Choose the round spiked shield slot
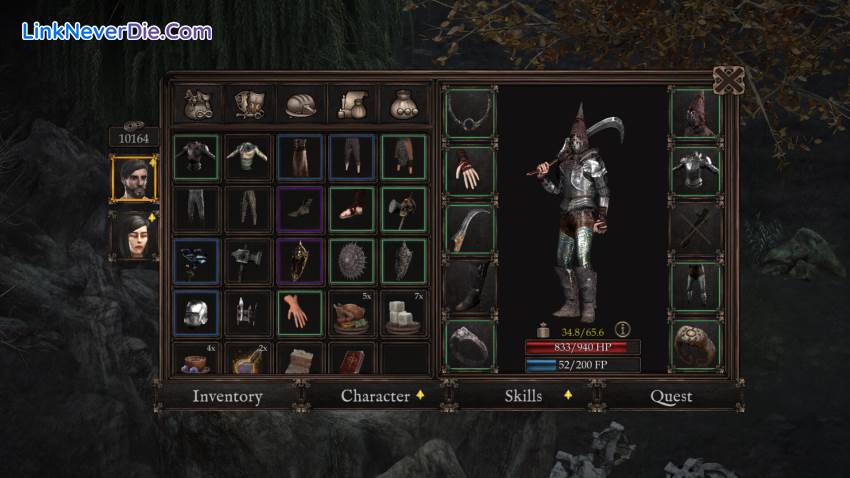Screen dimensions: 850x478 click(x=352, y=261)
